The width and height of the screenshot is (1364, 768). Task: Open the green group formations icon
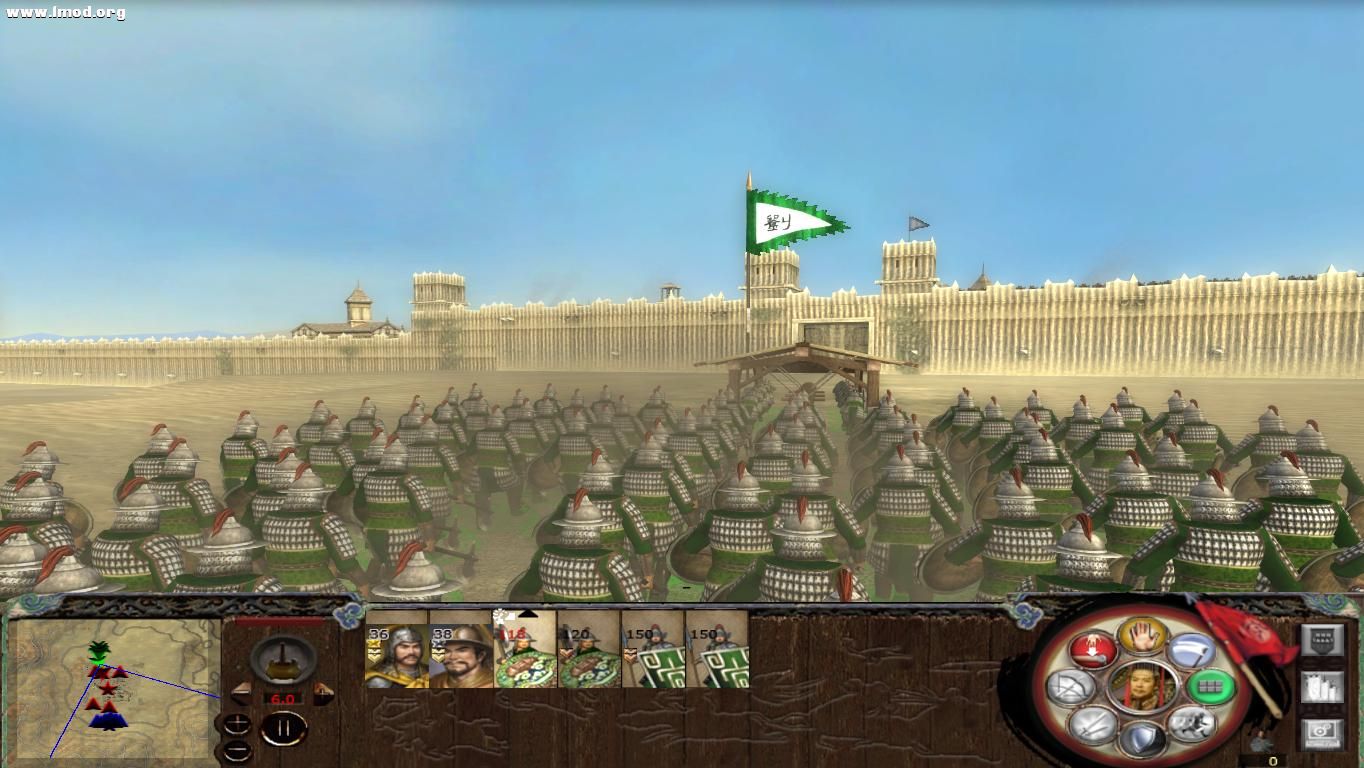(x=1210, y=687)
